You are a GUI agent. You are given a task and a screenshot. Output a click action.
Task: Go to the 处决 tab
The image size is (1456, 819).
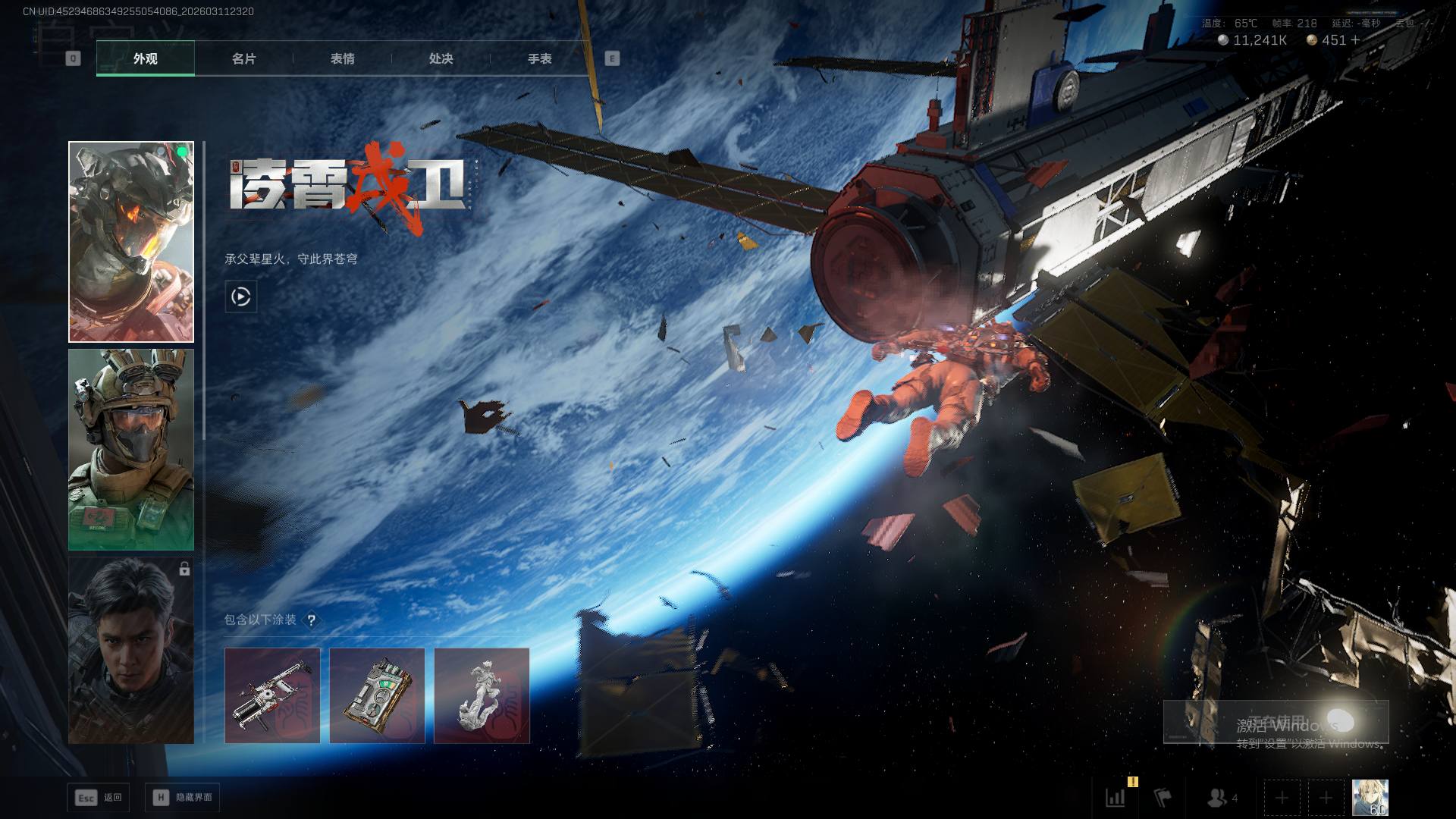point(441,58)
